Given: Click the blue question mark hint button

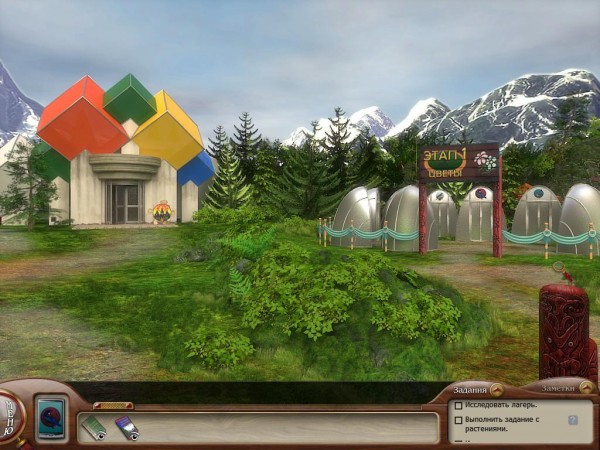Looking at the screenshot, I should pyautogui.click(x=573, y=421).
